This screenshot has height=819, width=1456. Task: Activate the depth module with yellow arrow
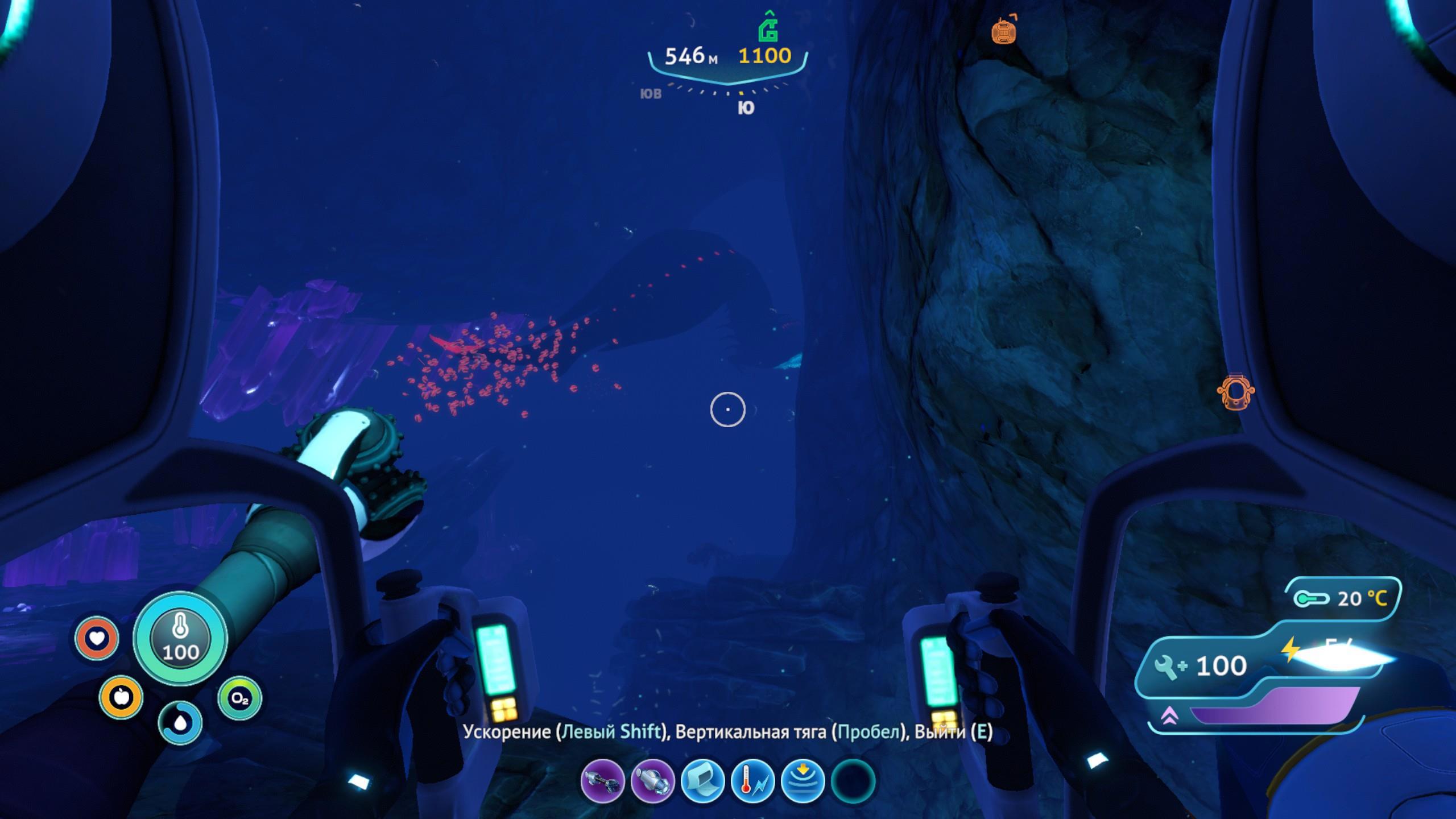(803, 781)
